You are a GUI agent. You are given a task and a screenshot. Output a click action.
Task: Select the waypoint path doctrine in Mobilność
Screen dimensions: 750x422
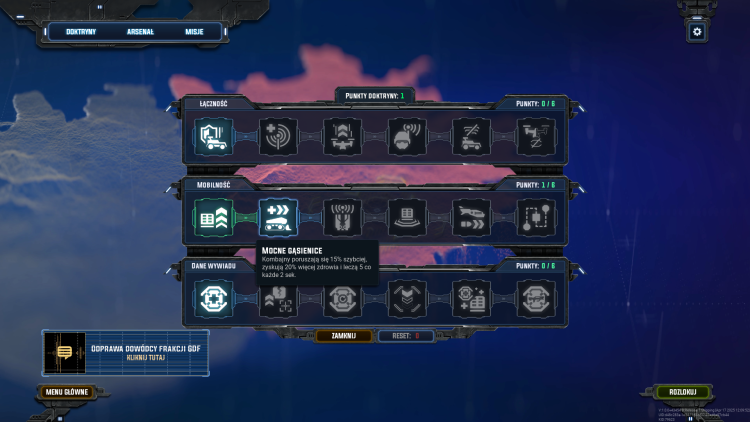[x=536, y=217]
